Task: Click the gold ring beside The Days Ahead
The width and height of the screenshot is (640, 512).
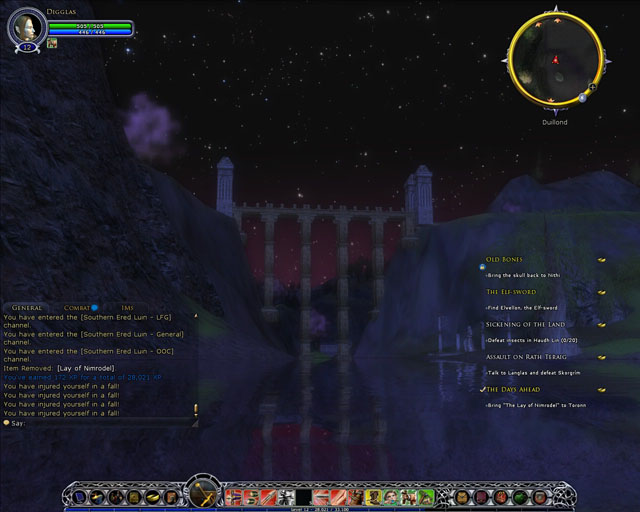Action: click(x=602, y=389)
